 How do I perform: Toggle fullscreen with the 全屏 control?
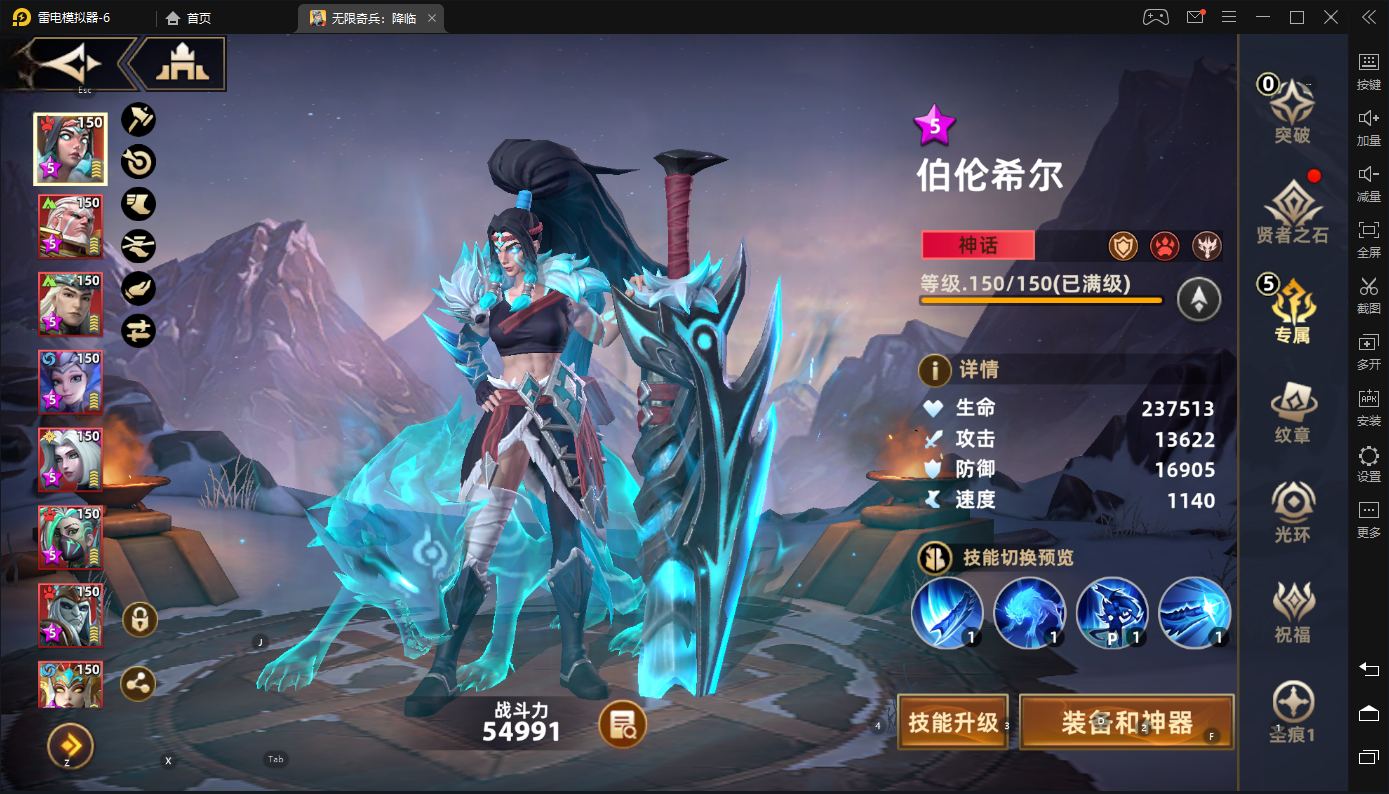coord(1370,235)
